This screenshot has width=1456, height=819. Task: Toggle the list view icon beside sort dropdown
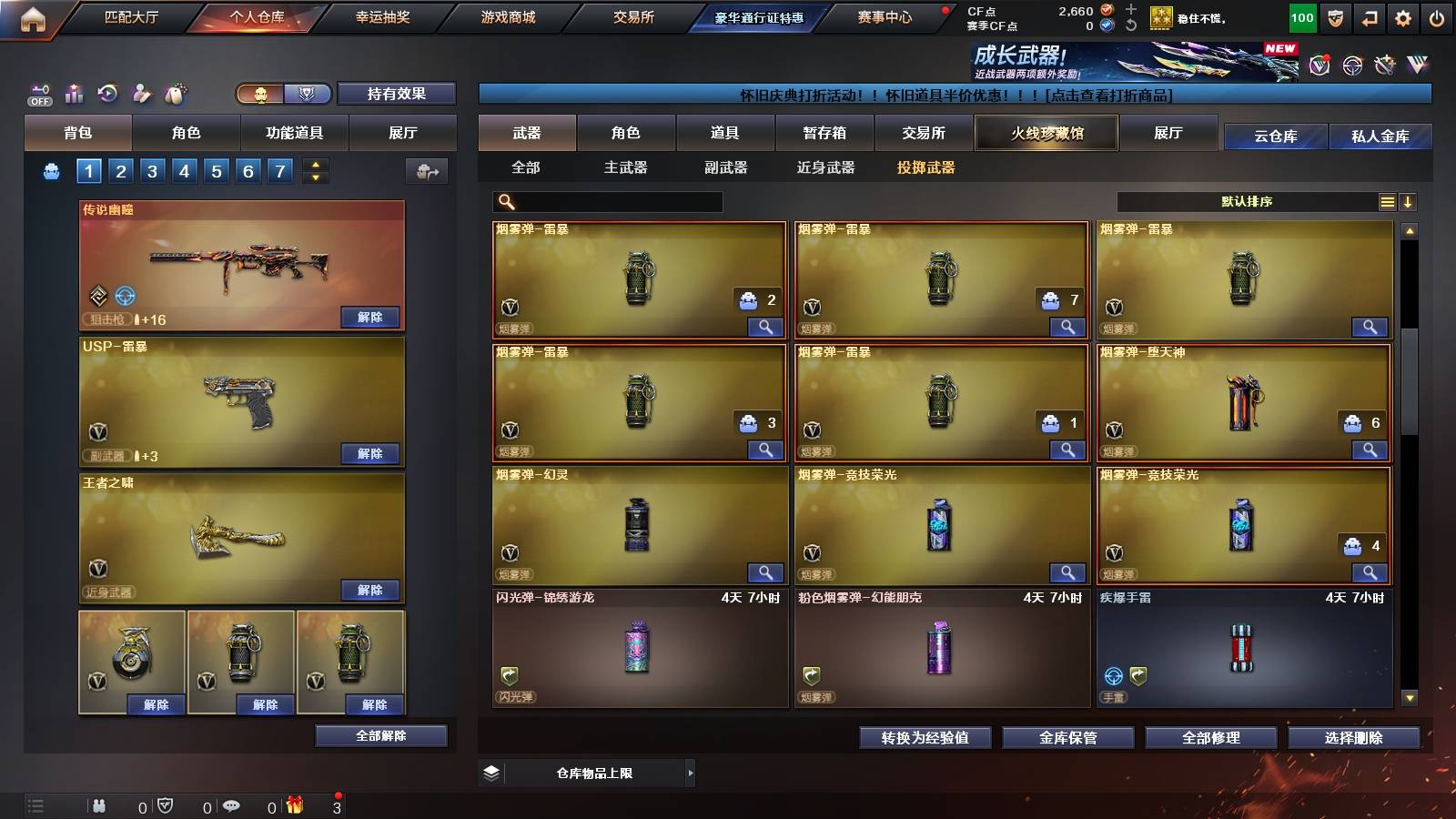tap(1386, 201)
